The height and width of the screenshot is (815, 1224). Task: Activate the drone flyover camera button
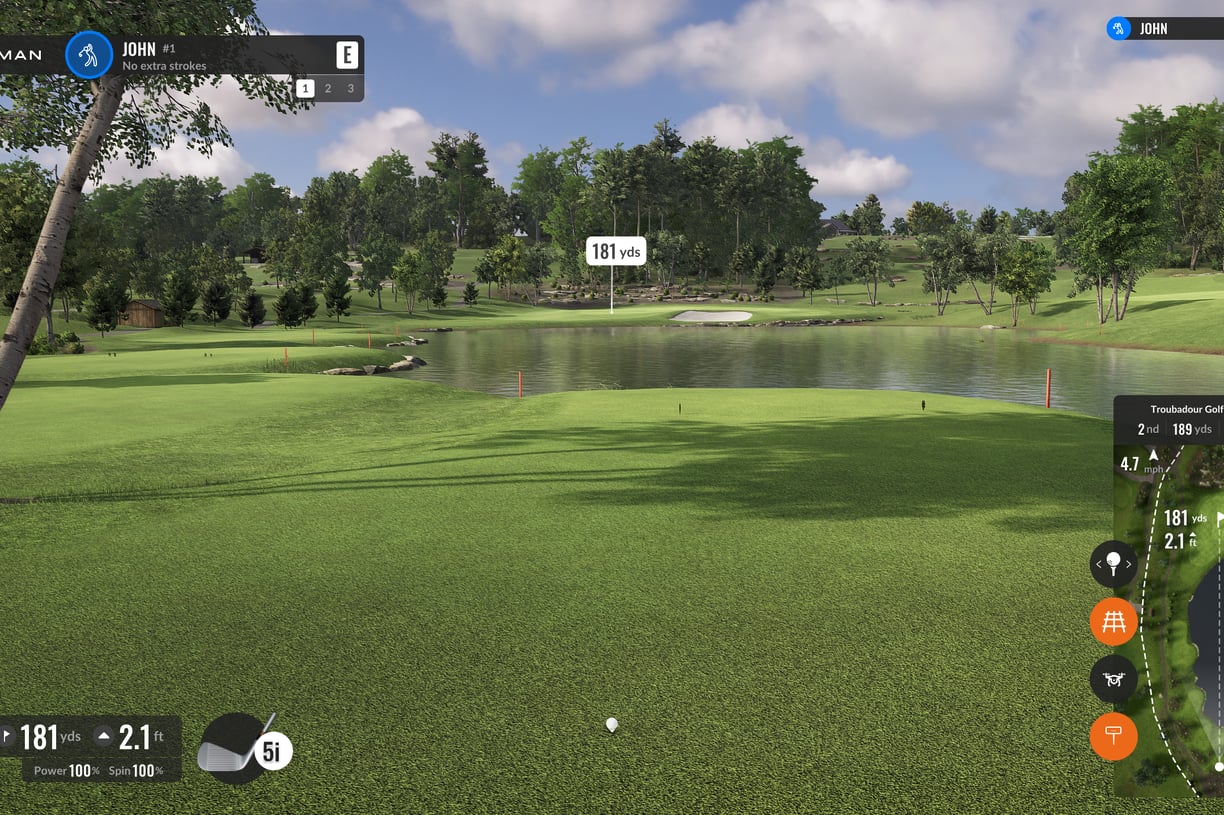pyautogui.click(x=1113, y=680)
